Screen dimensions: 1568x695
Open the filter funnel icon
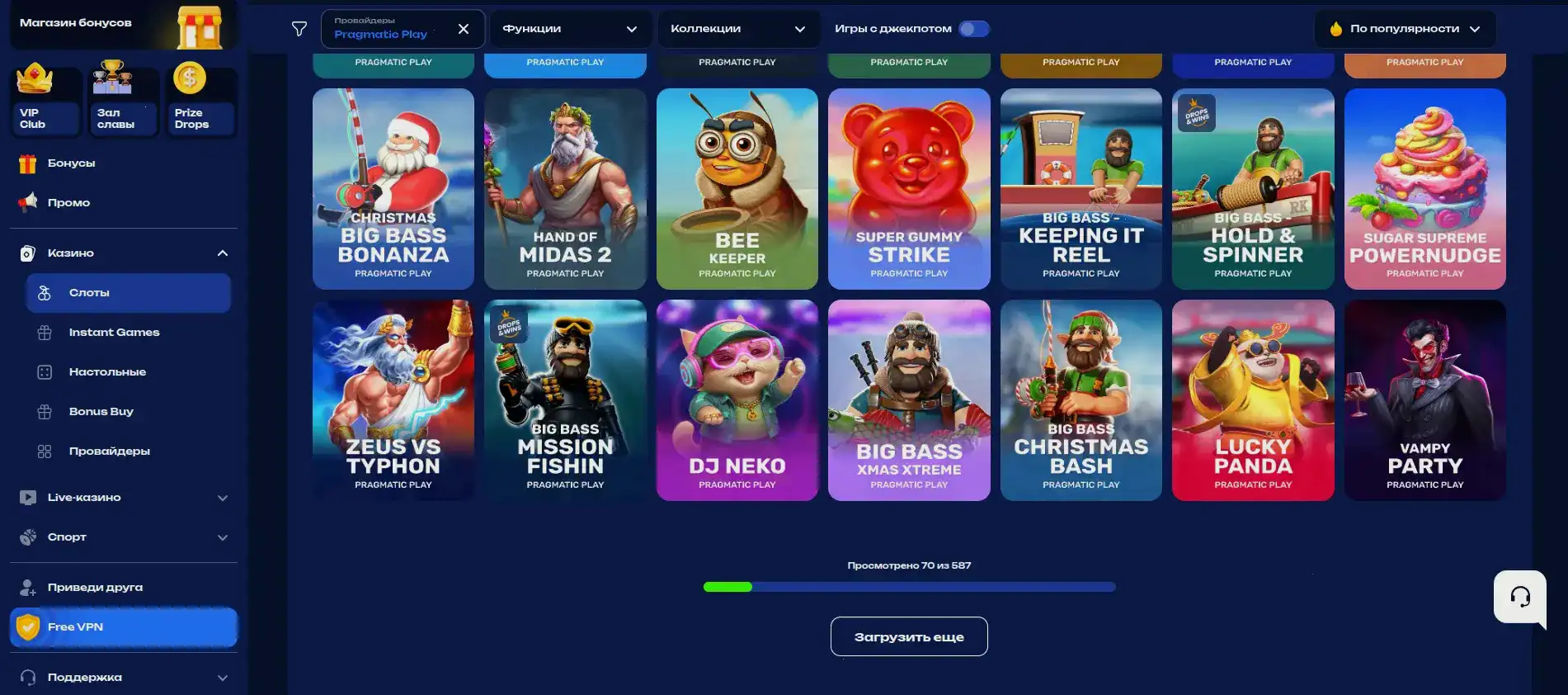click(298, 28)
